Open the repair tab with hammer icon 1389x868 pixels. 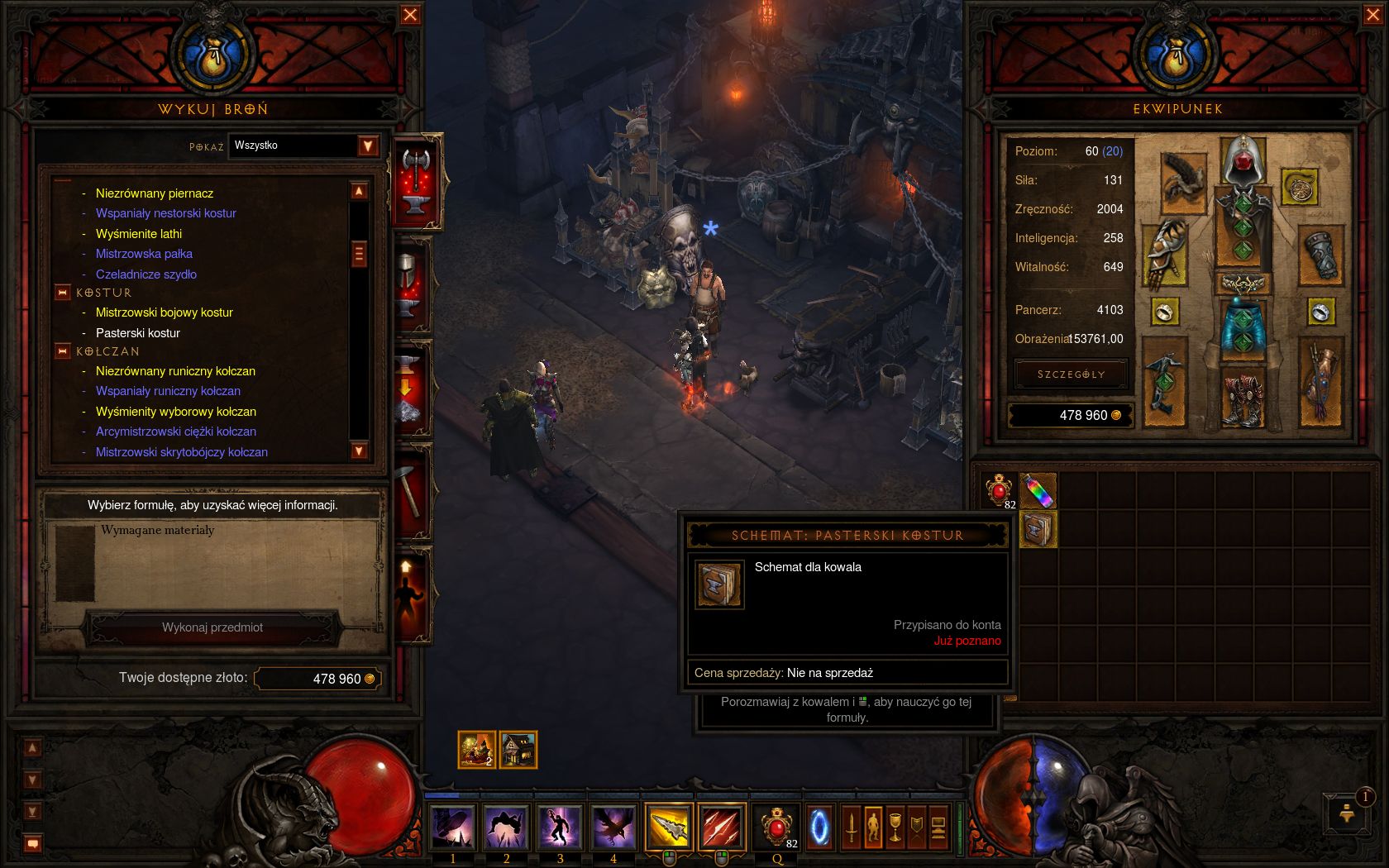(413, 492)
